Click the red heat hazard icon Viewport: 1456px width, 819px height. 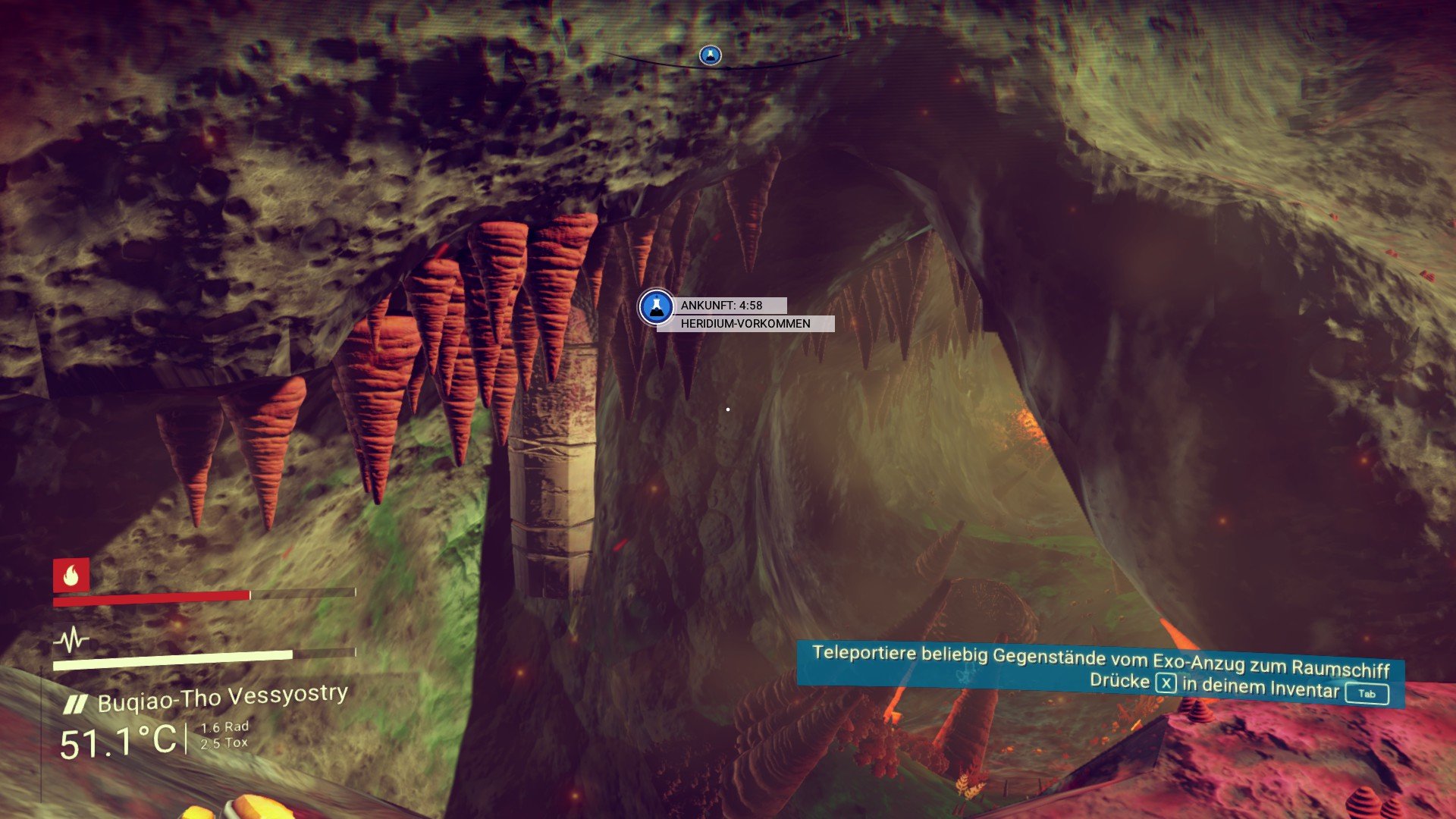pyautogui.click(x=71, y=576)
